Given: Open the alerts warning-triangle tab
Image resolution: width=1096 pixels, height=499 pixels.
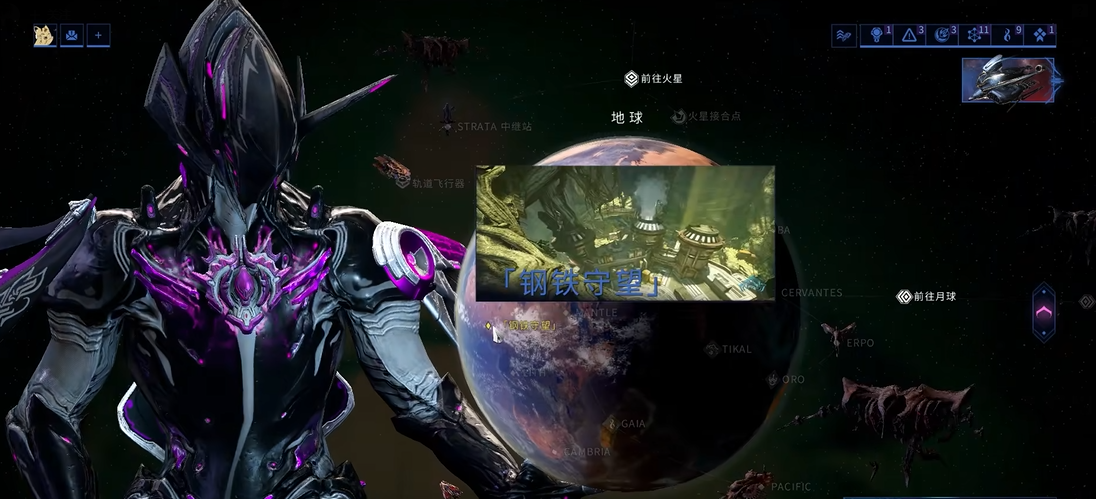Looking at the screenshot, I should [911, 35].
